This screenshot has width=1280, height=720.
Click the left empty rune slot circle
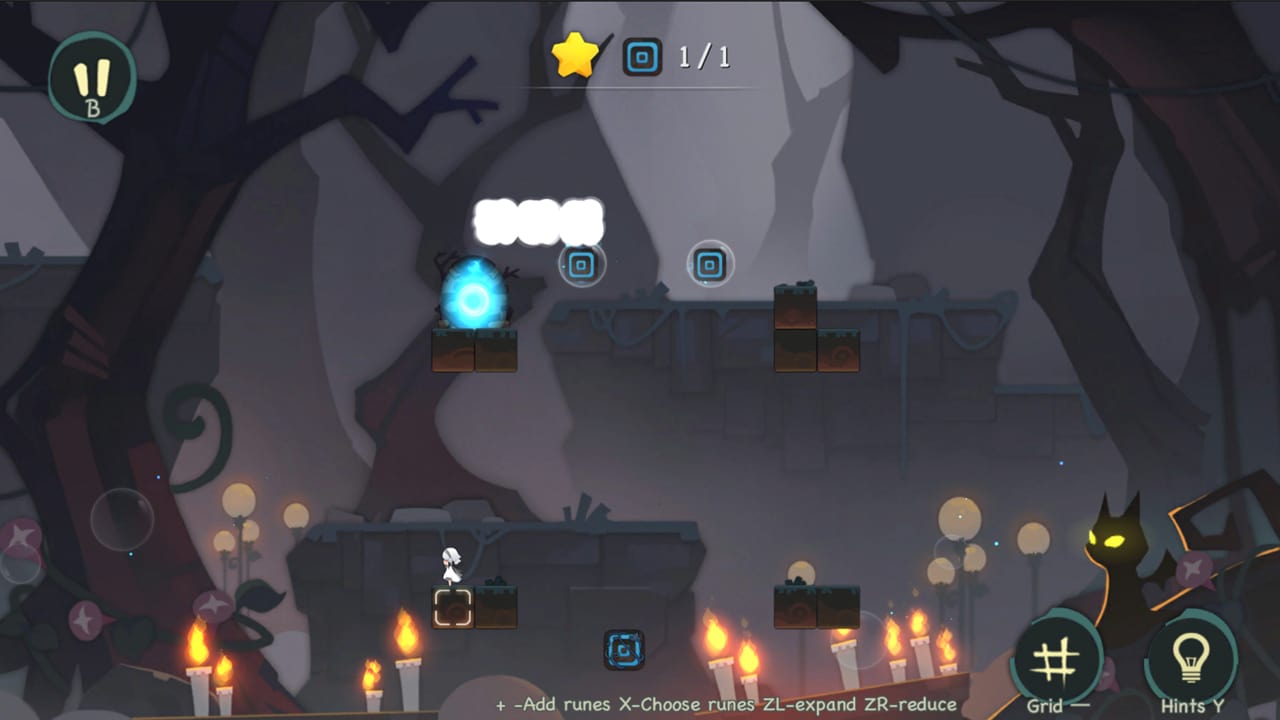(x=581, y=264)
